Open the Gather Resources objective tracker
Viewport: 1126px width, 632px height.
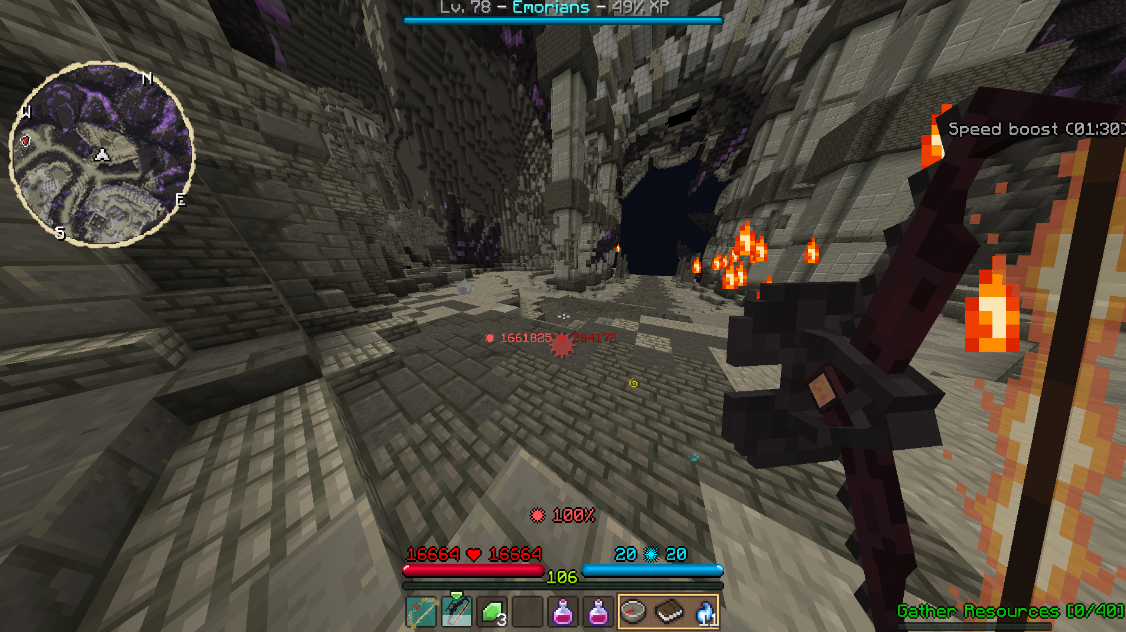[x=1010, y=611]
